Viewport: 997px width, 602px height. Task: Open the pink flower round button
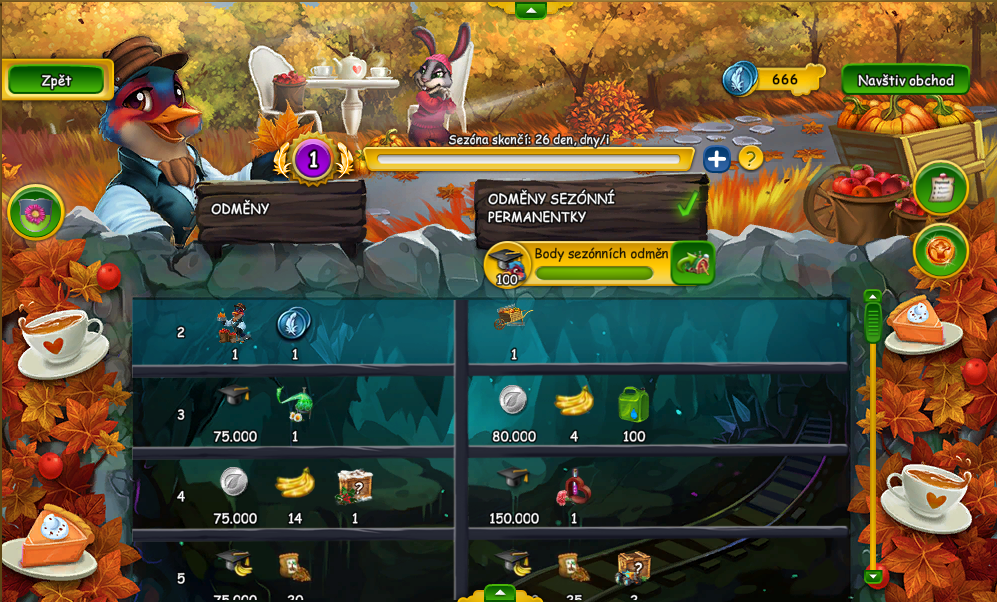point(36,212)
